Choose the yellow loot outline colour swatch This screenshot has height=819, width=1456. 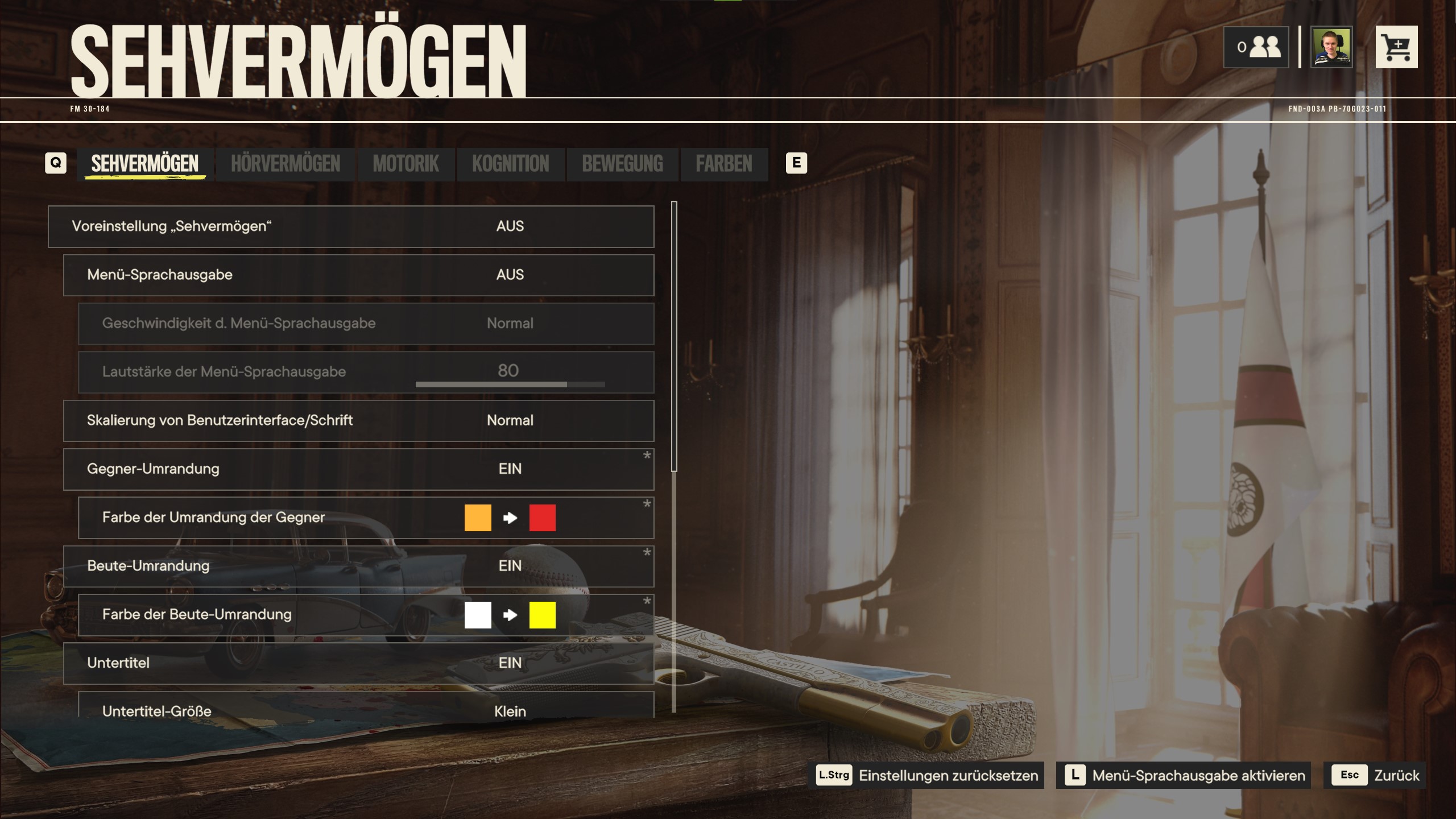click(x=542, y=615)
